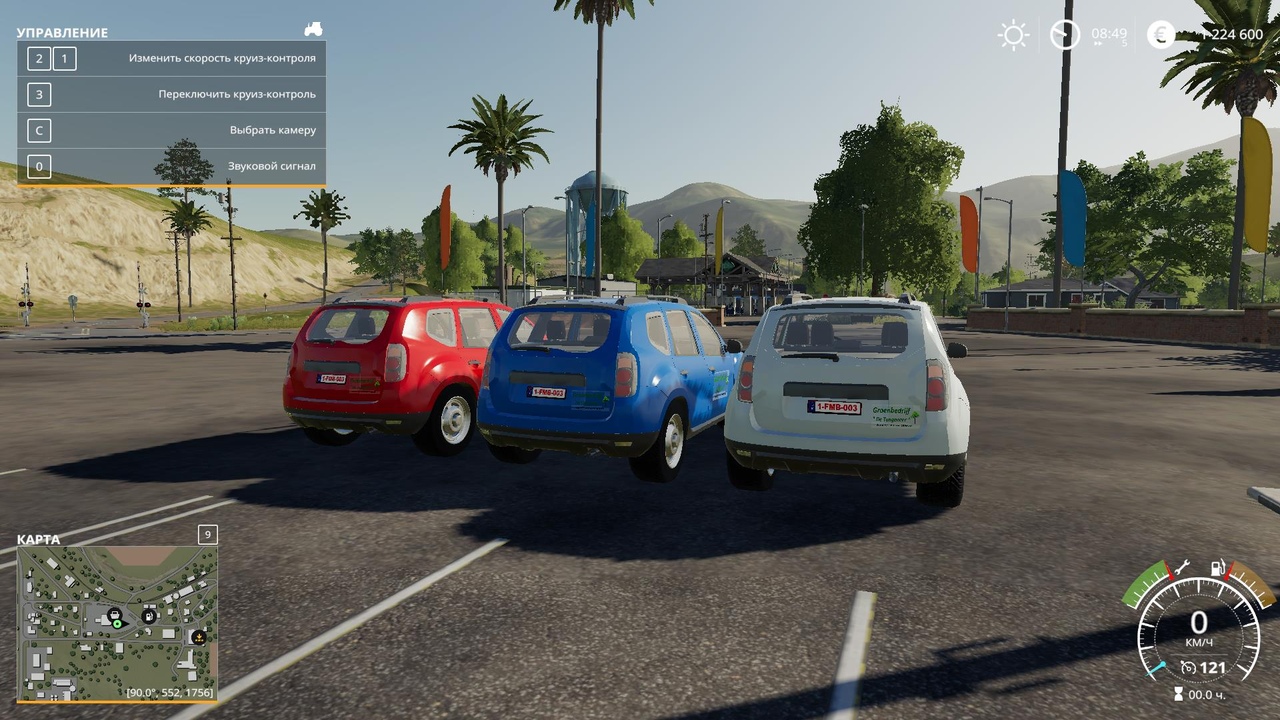Click the hourglass operating hours icon
This screenshot has width=1280, height=720.
[x=1178, y=693]
